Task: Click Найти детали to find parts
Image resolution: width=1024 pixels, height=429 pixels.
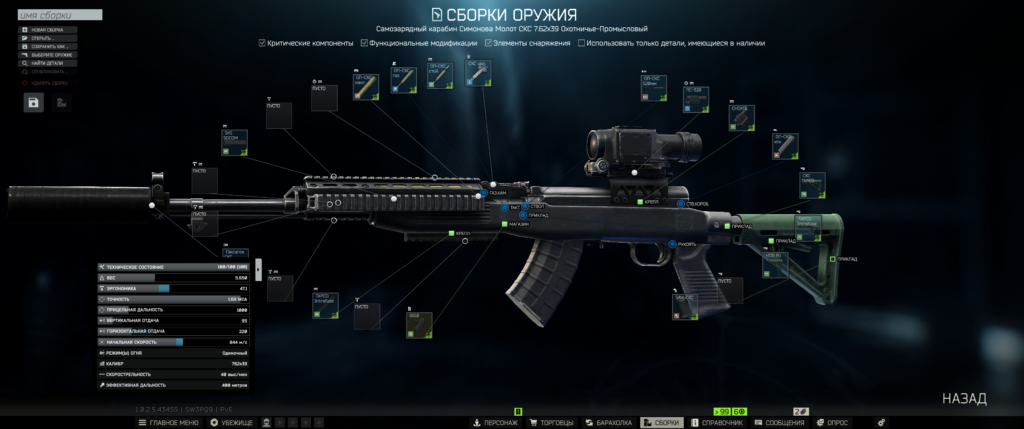Action: (x=47, y=63)
